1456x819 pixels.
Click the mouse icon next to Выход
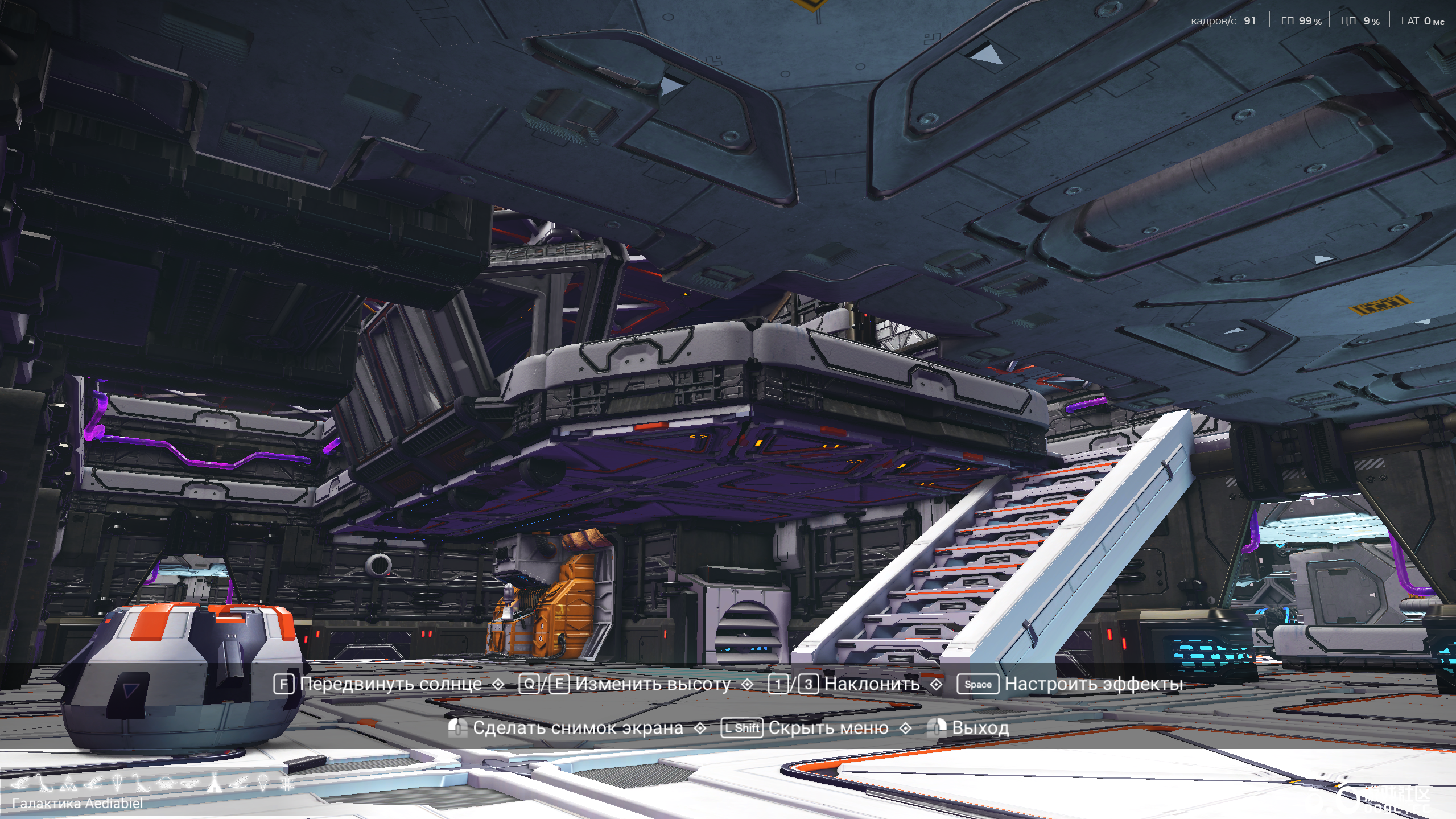937,727
